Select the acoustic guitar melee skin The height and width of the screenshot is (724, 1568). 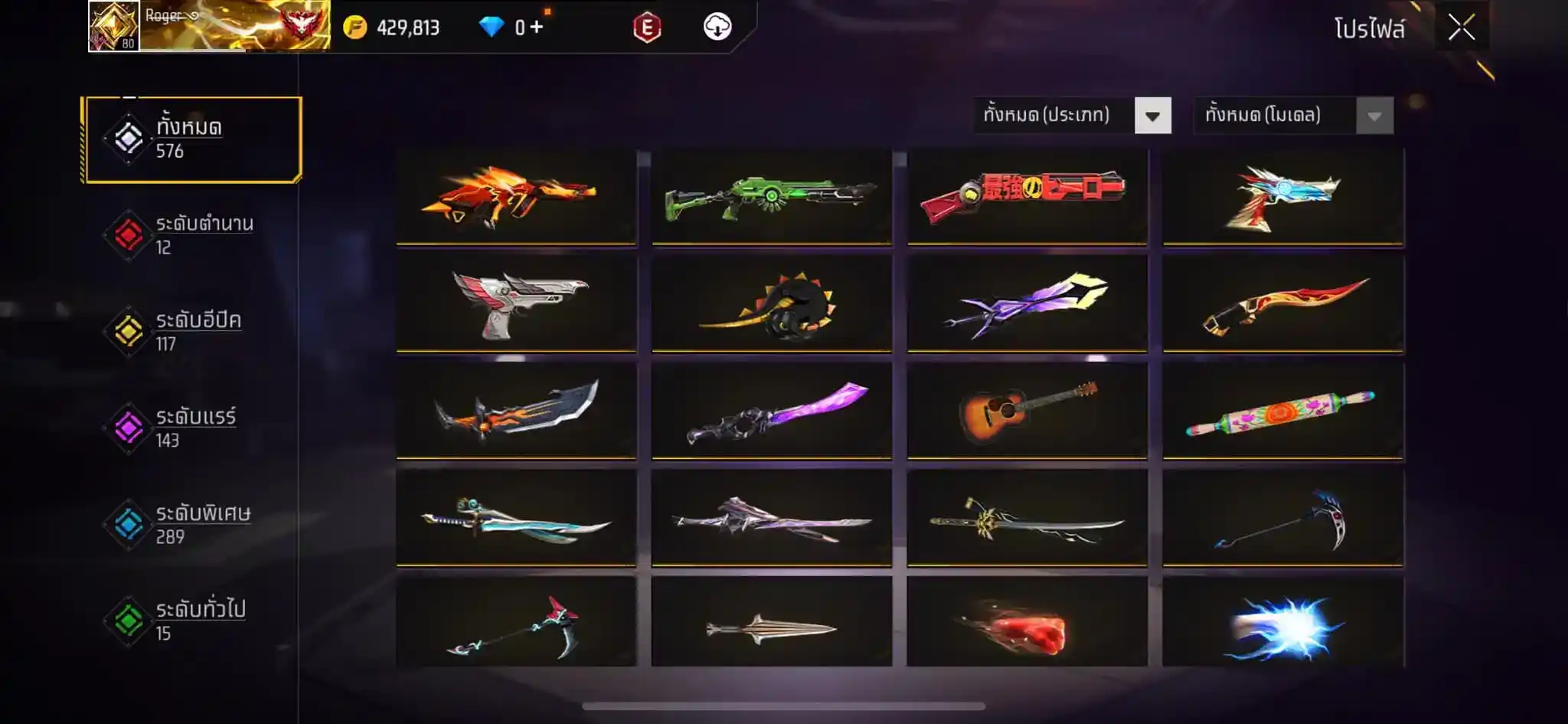1027,411
